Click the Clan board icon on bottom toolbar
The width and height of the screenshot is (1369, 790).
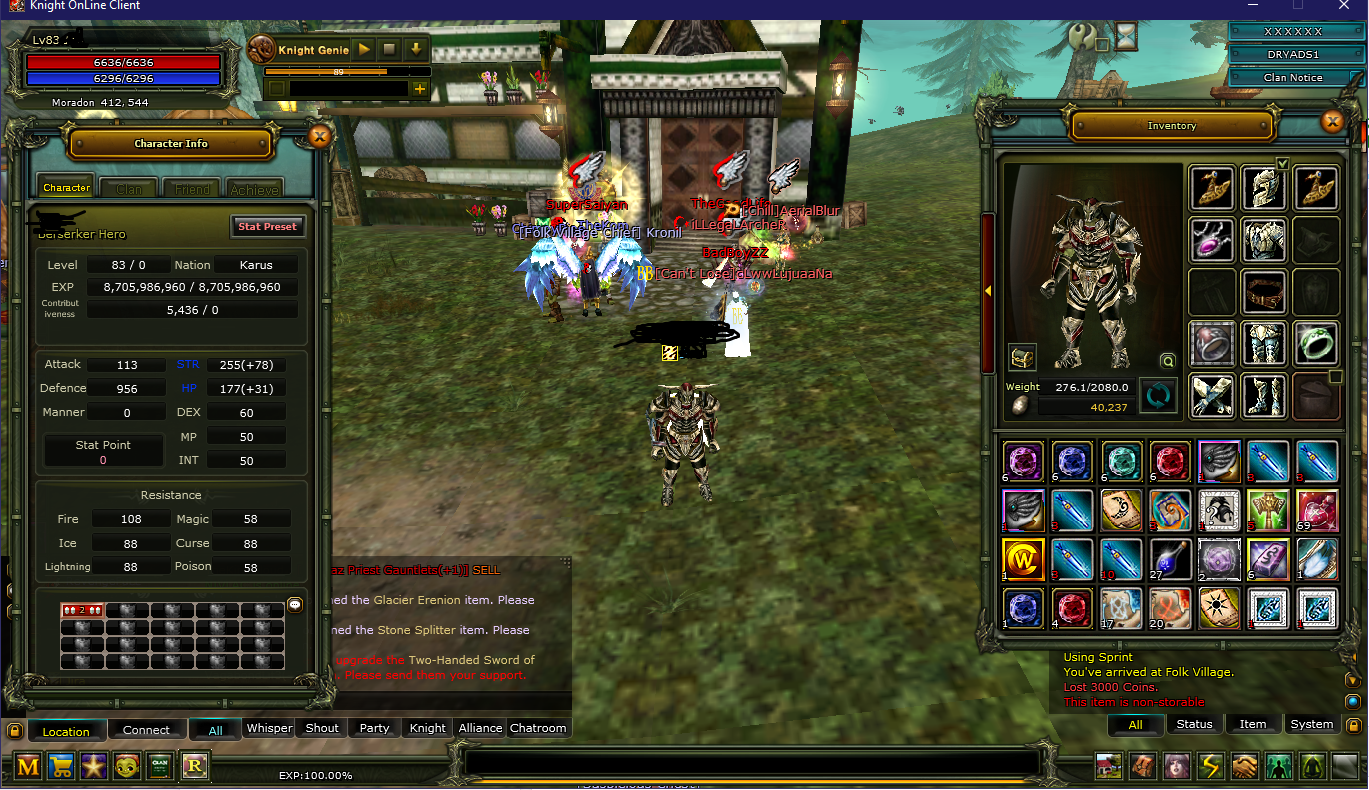point(160,765)
